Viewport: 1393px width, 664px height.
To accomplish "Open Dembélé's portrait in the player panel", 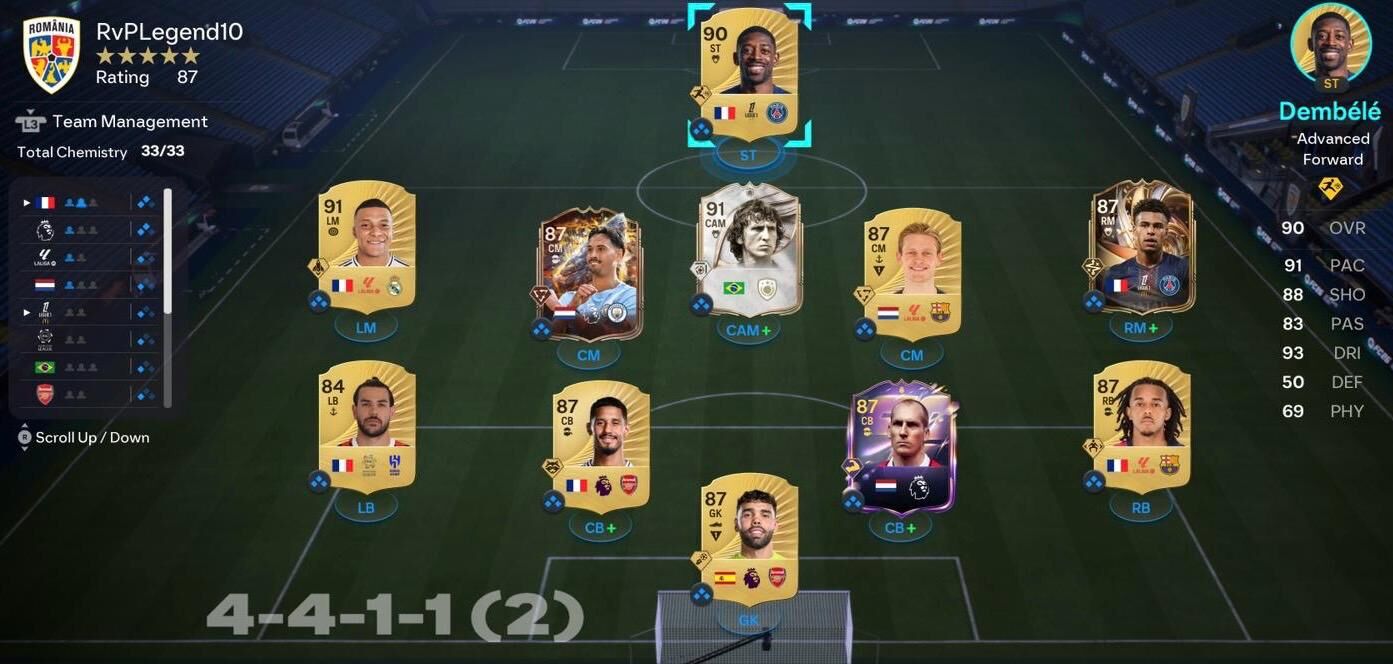I will pyautogui.click(x=1330, y=43).
